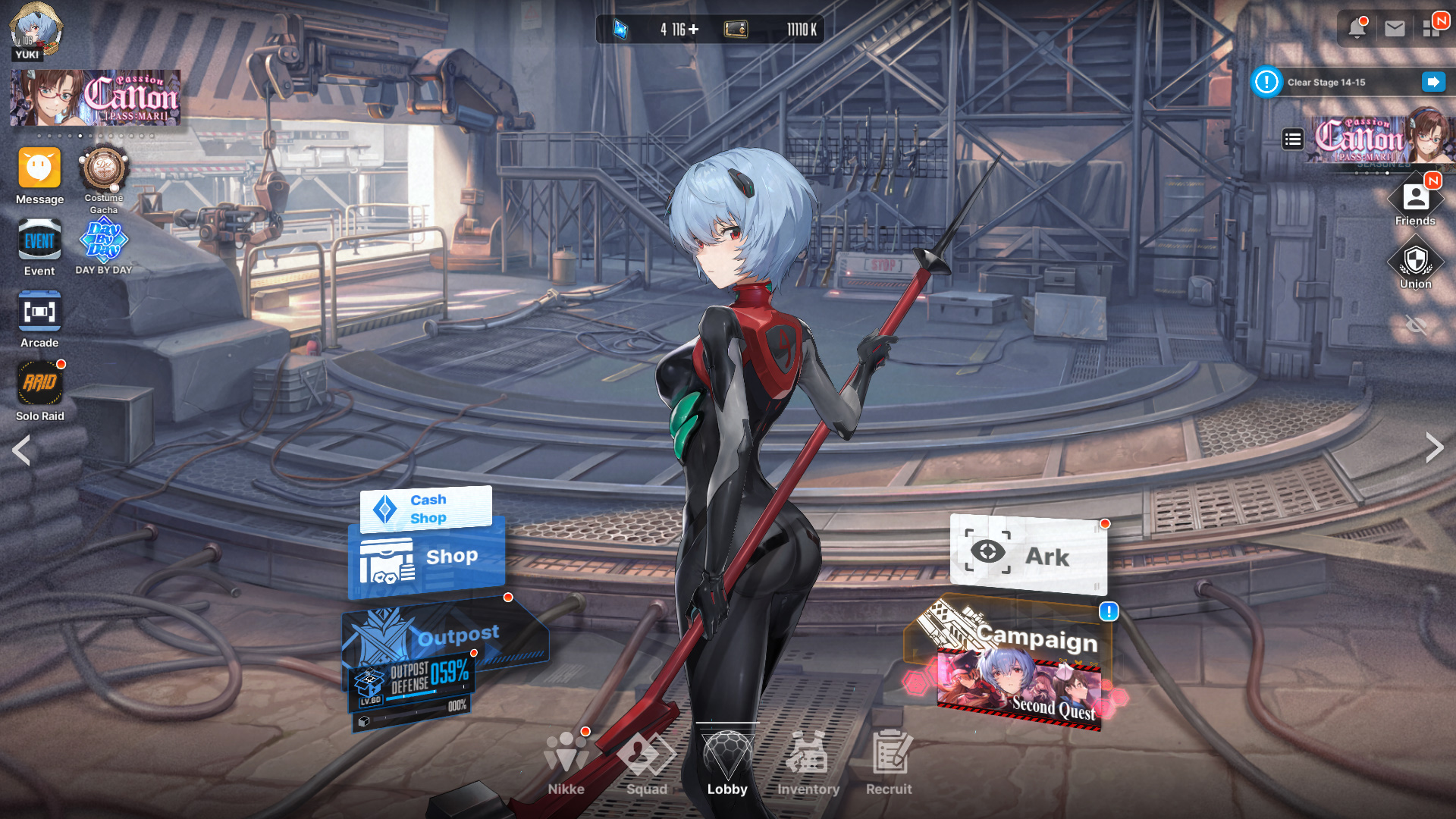This screenshot has width=1456, height=819.
Task: Open the Ark
Action: (1028, 557)
